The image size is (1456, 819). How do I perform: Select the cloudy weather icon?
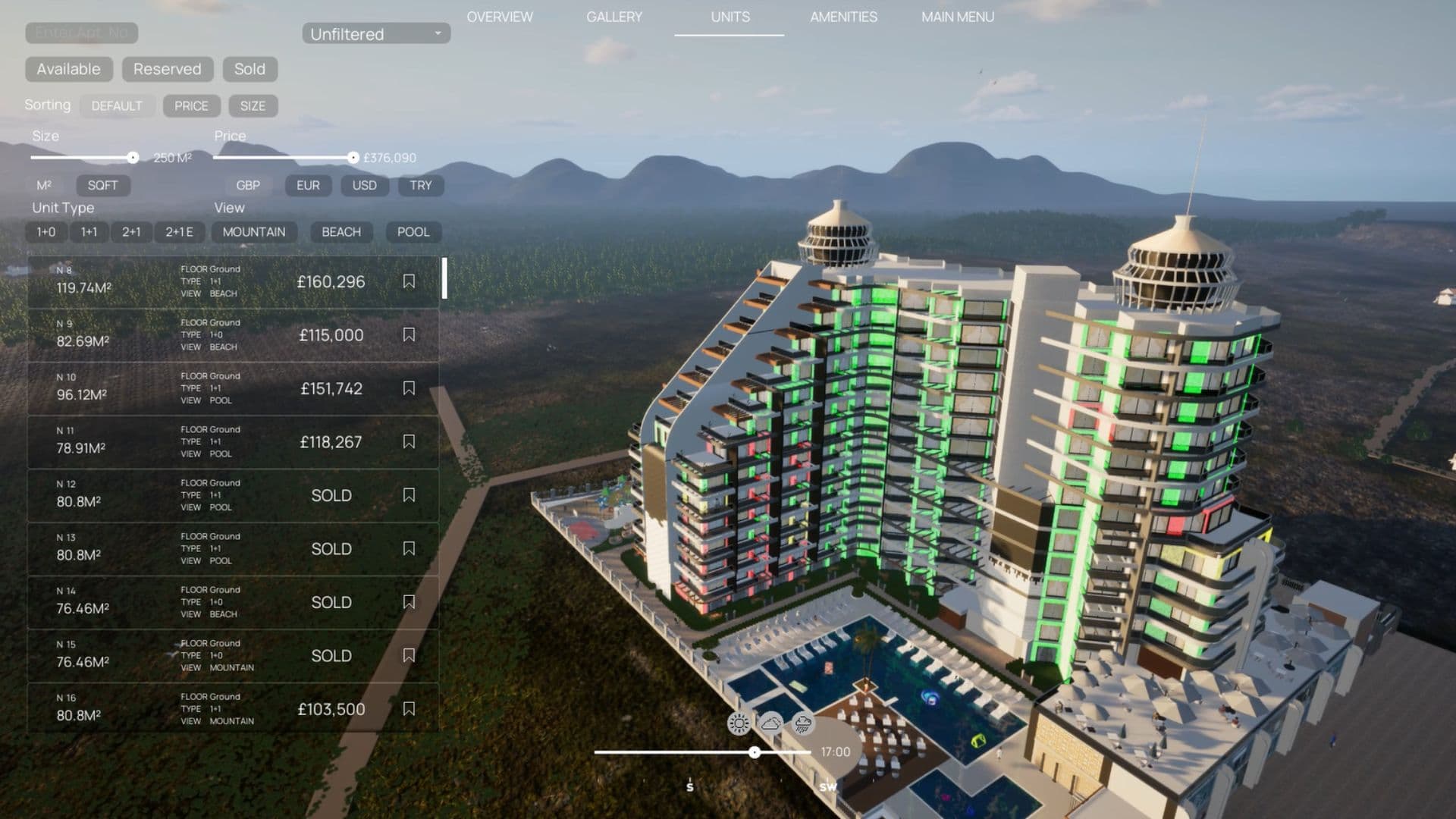point(769,724)
